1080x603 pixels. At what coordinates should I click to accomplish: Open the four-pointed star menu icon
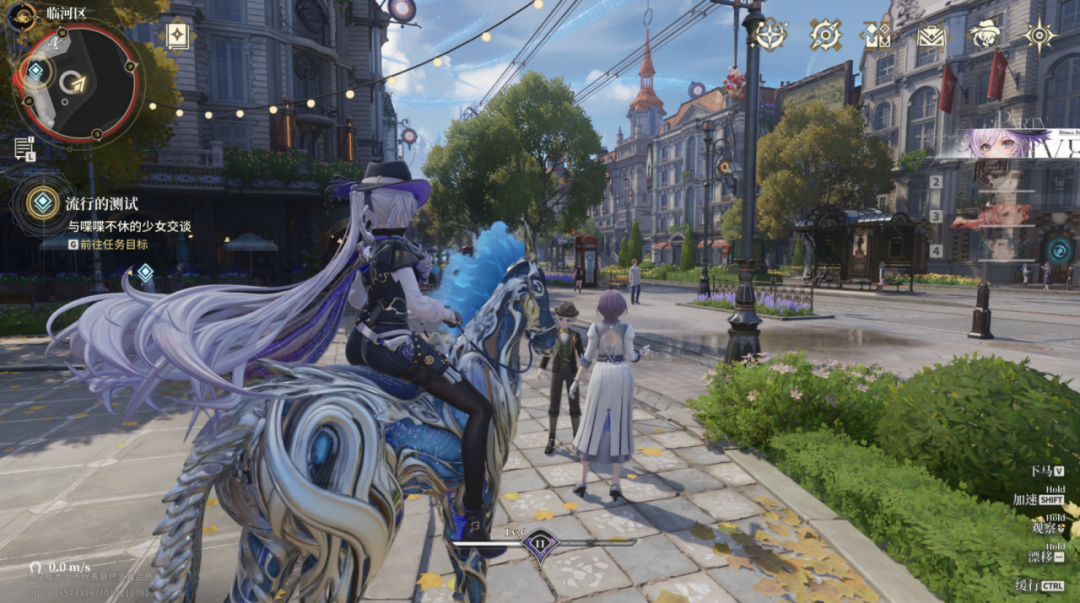pyautogui.click(x=1040, y=35)
